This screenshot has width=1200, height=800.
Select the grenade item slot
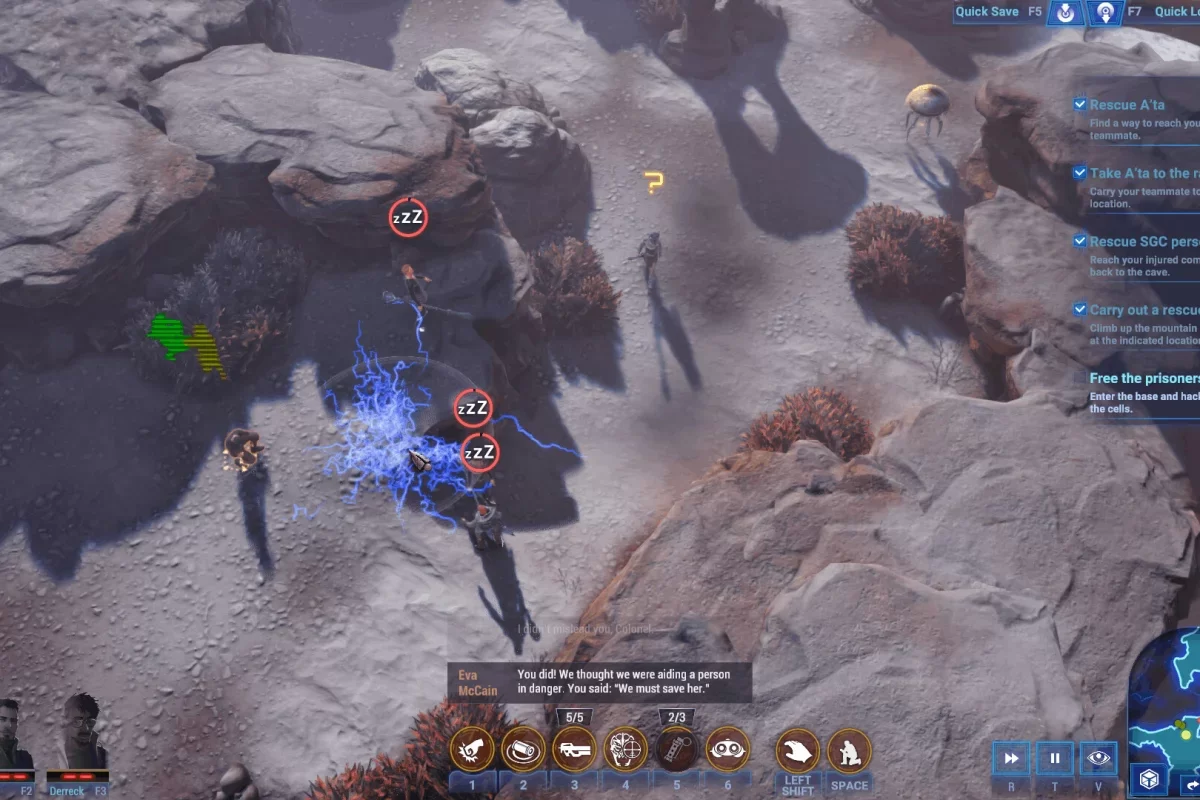coord(677,749)
